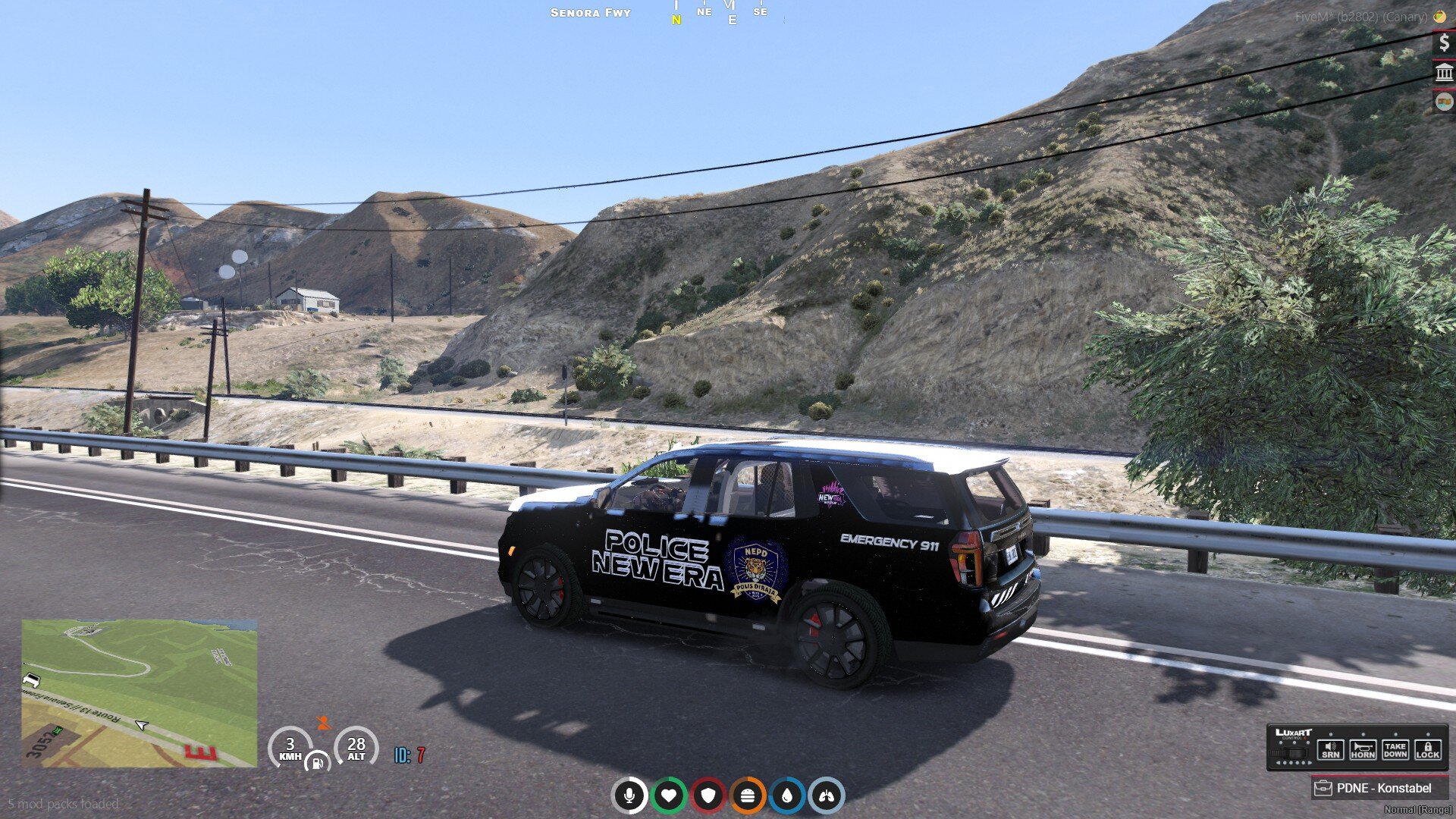Select the lungs stamina icon
Viewport: 1456px width, 819px height.
tap(827, 795)
